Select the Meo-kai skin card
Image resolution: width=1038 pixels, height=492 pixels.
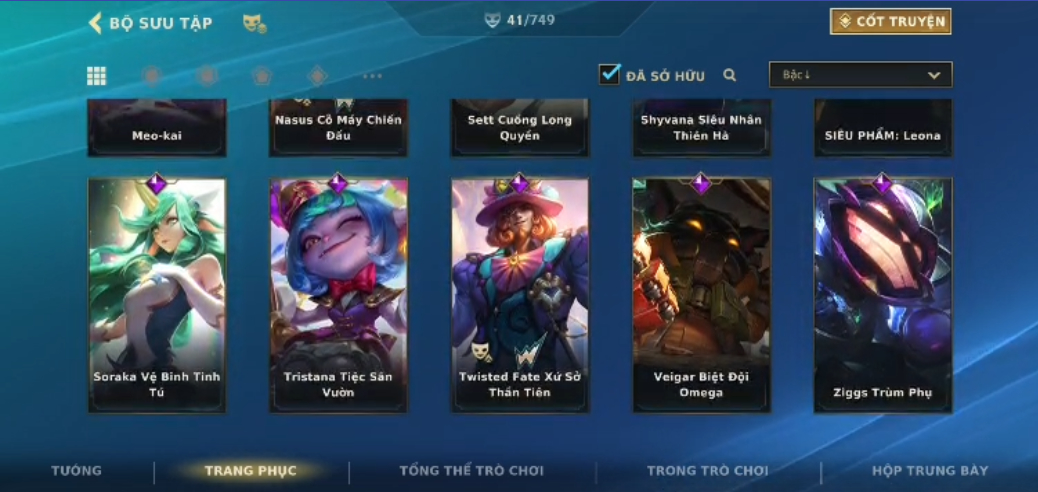pos(157,129)
